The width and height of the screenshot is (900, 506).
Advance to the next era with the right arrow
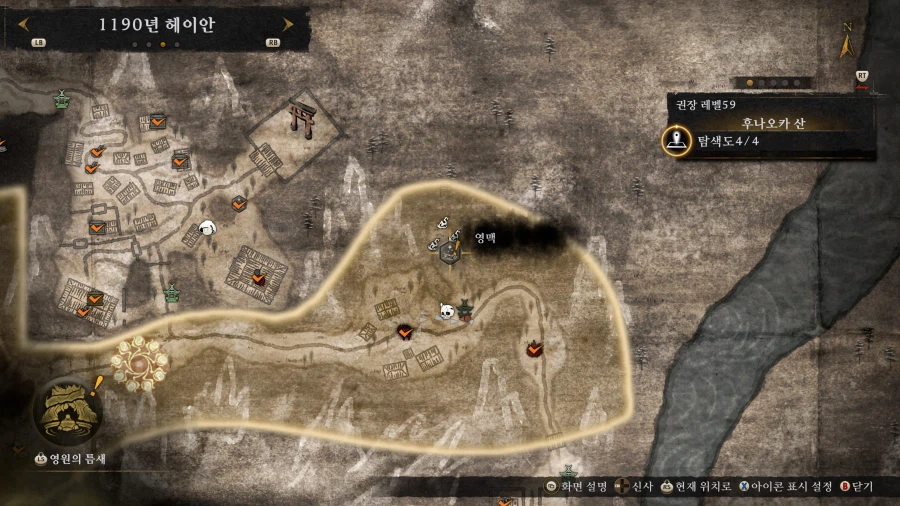288,24
